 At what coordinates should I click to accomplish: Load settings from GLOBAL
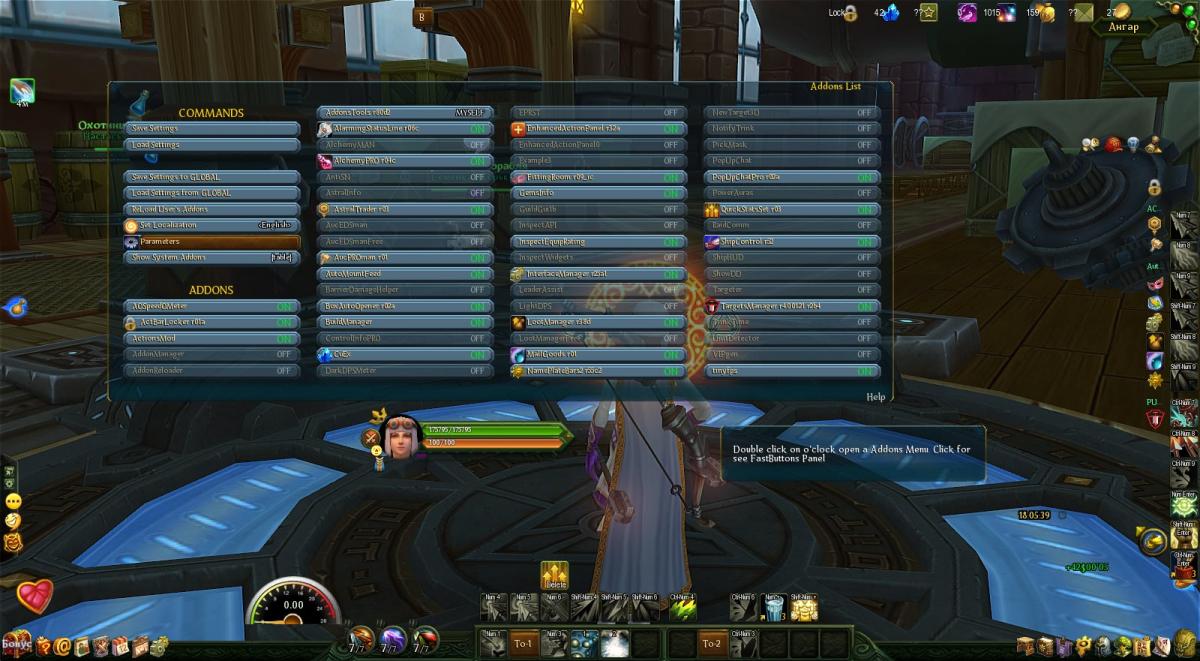click(x=214, y=193)
